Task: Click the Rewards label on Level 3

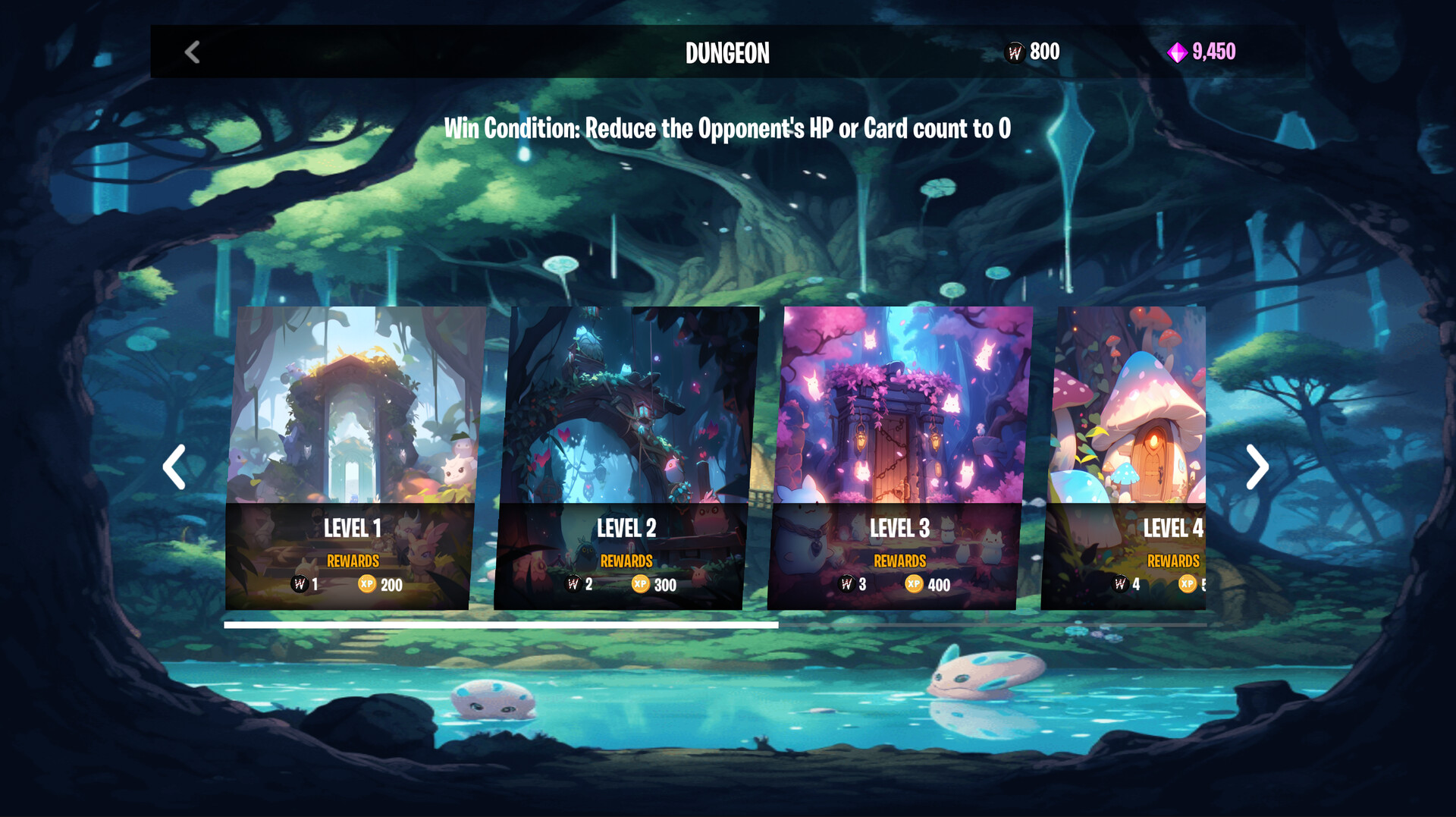Action: click(899, 561)
